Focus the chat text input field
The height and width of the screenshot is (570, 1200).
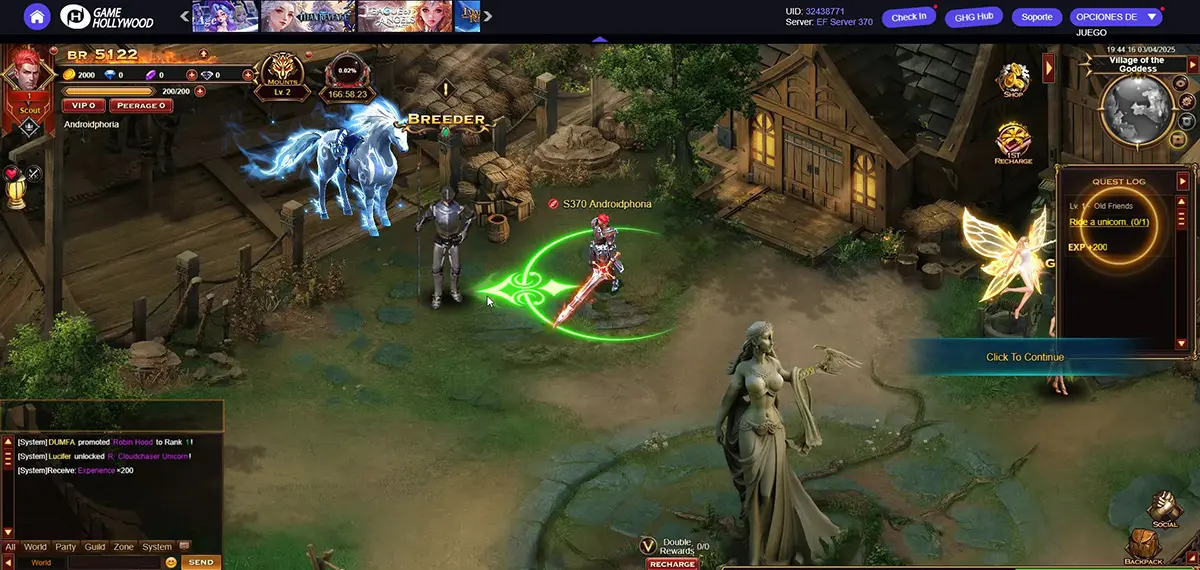[110, 562]
